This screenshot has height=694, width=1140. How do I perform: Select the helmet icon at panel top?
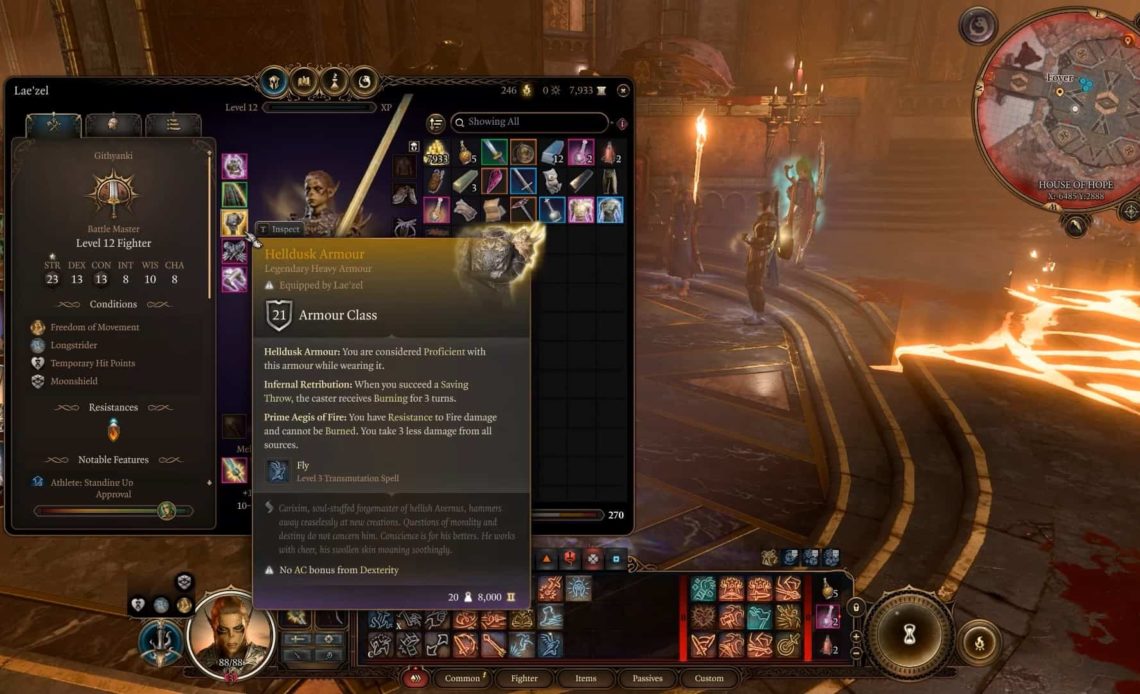(274, 82)
